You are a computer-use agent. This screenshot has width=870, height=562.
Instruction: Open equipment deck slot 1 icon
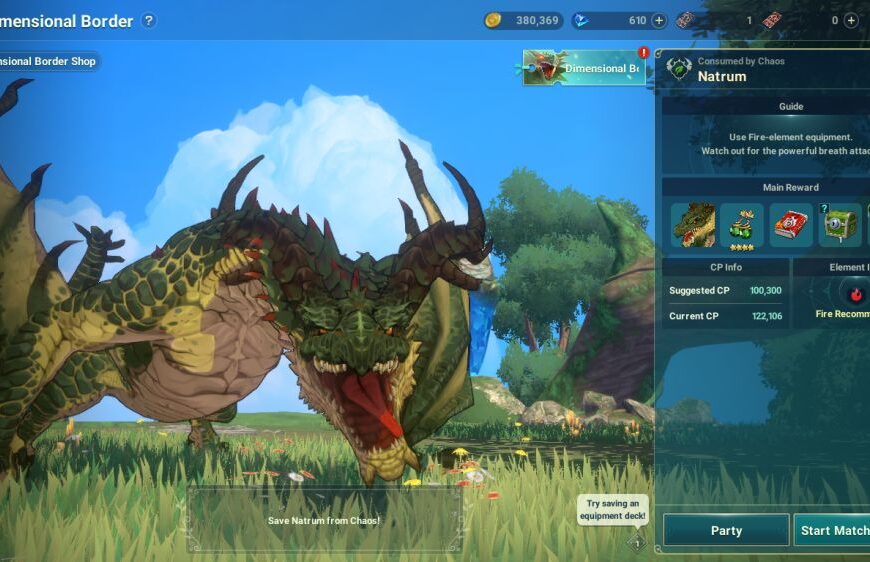[637, 543]
